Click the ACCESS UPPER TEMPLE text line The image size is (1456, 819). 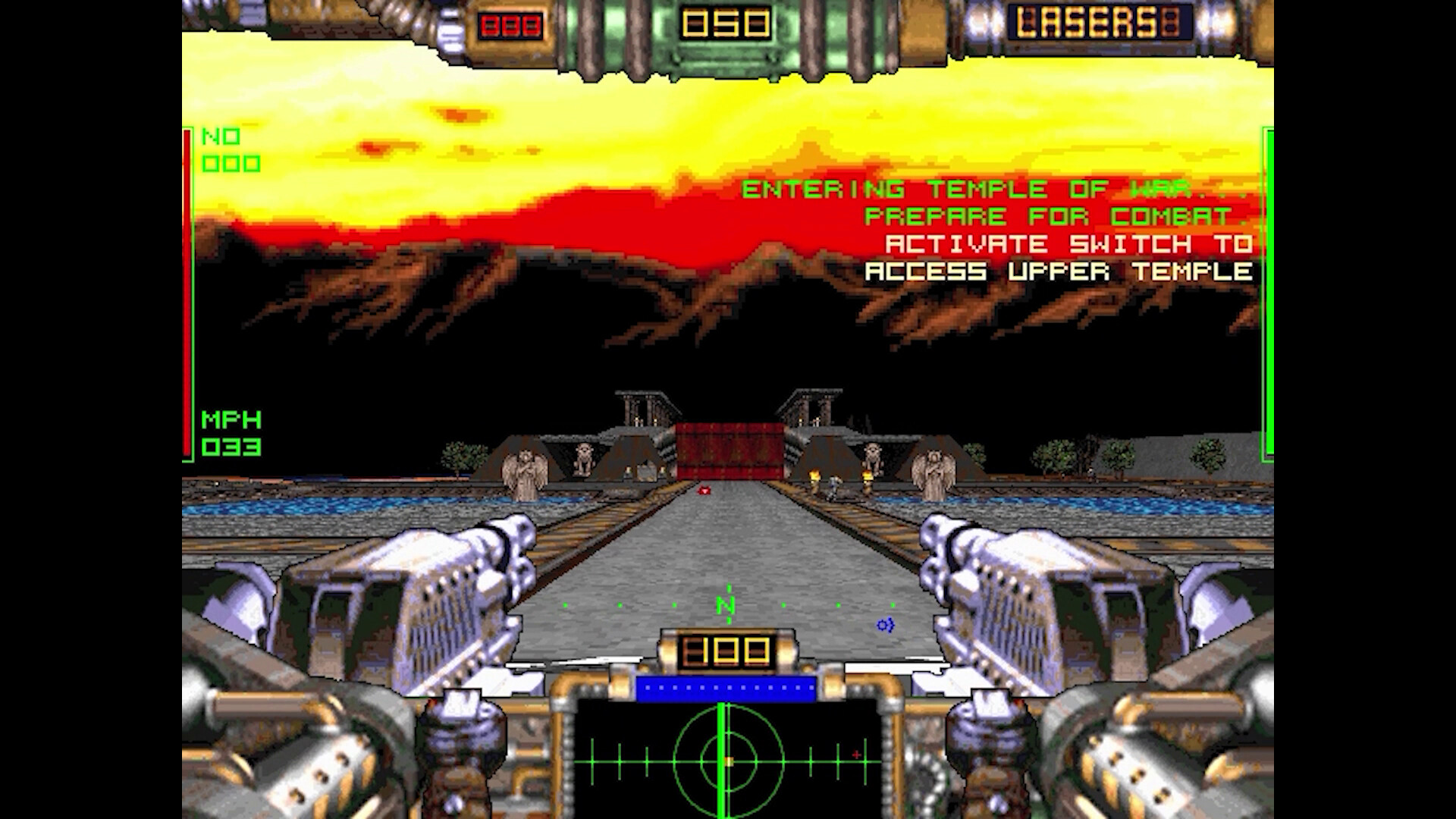point(1060,271)
